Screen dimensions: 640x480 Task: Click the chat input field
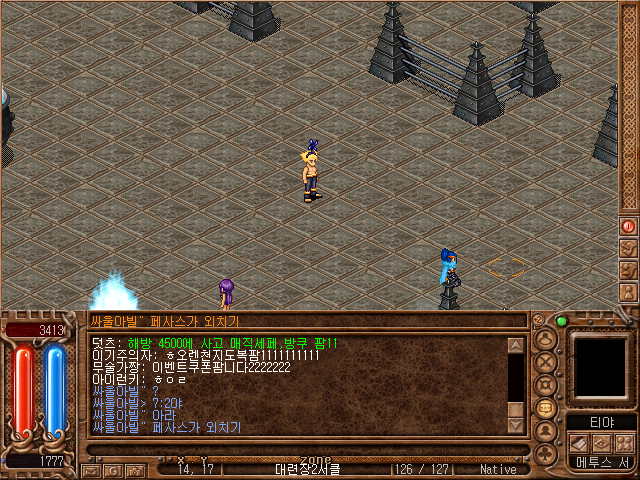pyautogui.click(x=305, y=321)
